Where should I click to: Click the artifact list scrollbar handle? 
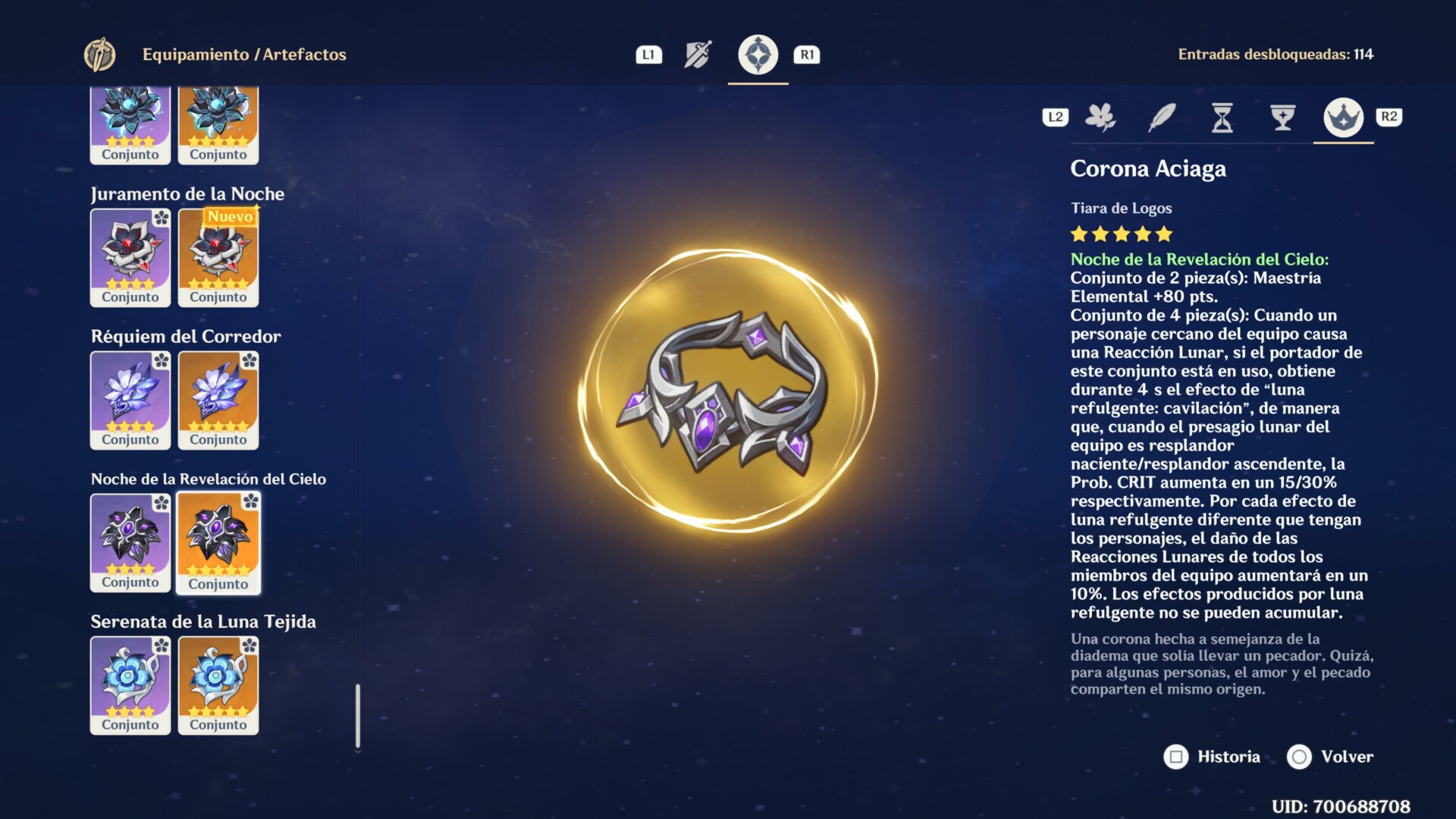[x=358, y=716]
